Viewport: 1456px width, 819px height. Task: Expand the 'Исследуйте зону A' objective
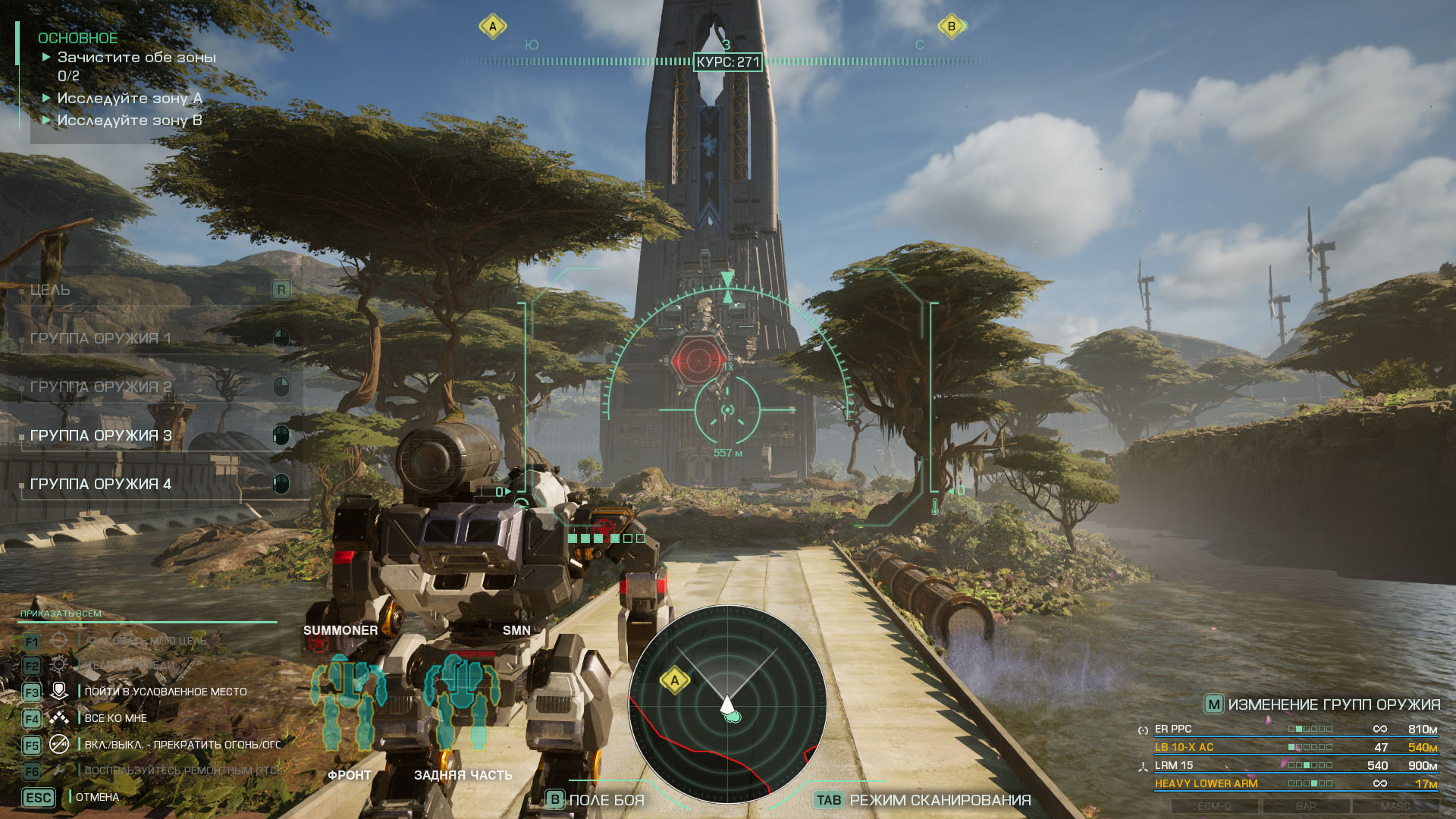[x=129, y=99]
